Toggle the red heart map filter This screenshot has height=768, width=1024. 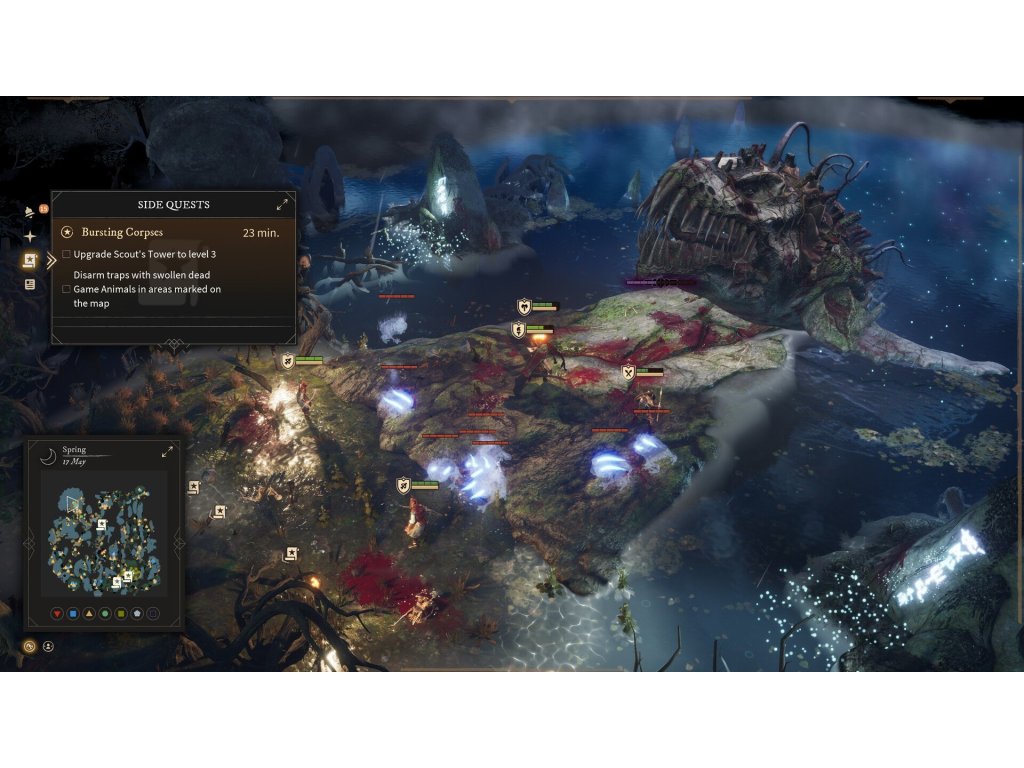coord(57,613)
